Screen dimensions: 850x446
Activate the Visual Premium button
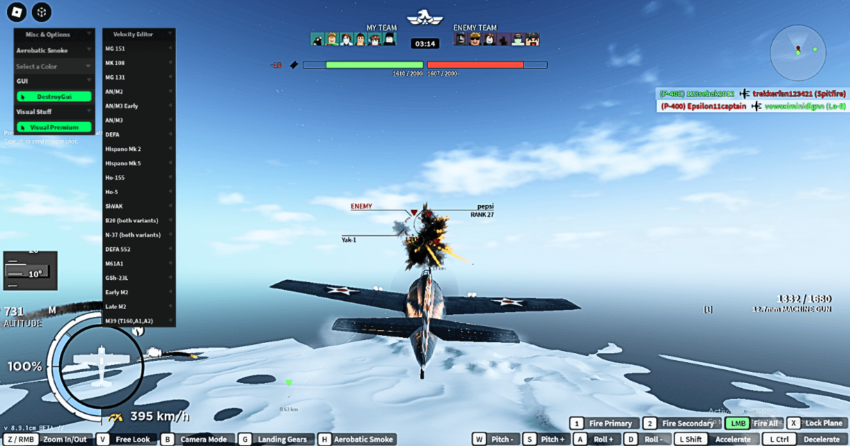click(54, 127)
